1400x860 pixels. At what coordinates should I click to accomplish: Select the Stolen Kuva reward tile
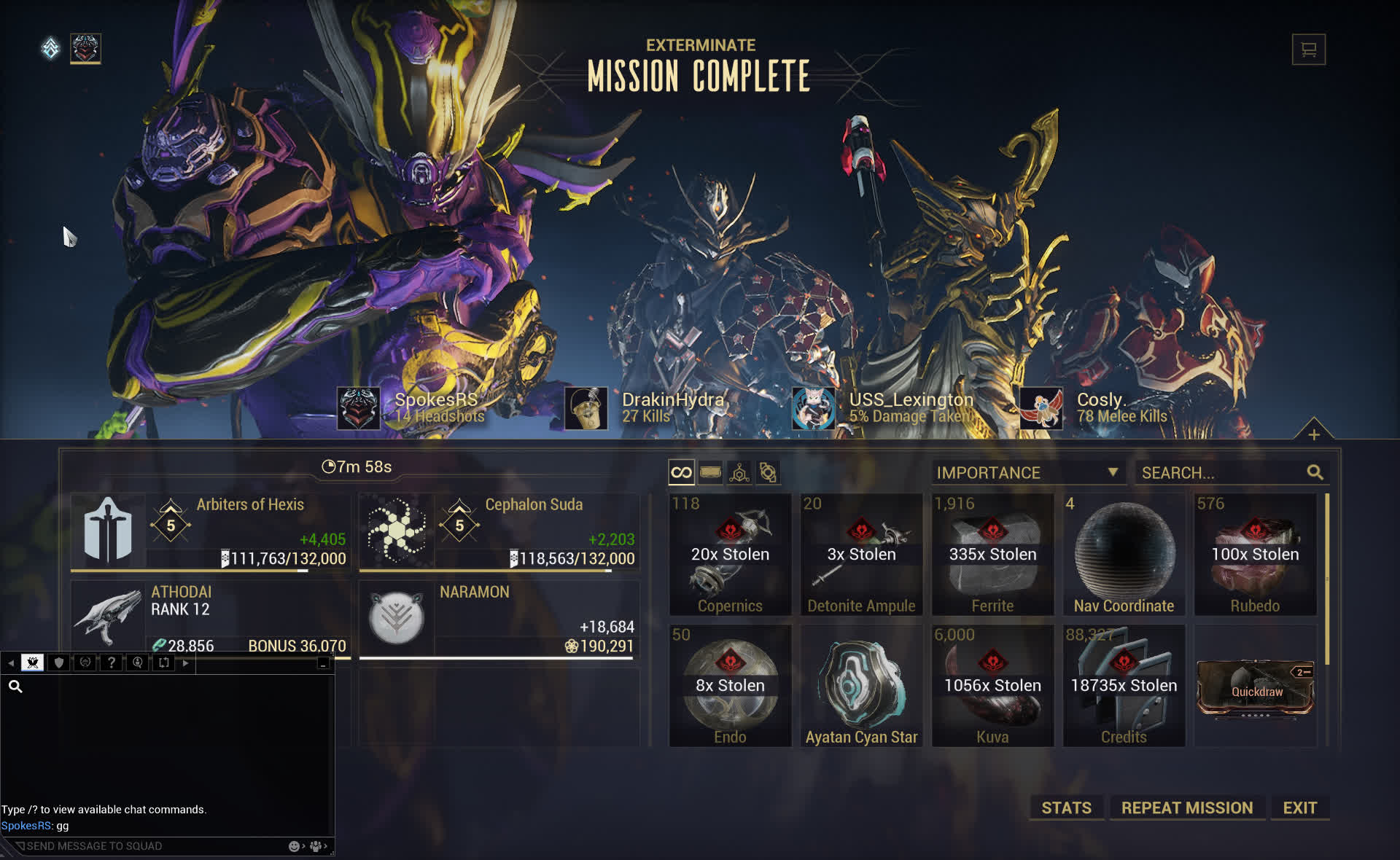[x=992, y=686]
